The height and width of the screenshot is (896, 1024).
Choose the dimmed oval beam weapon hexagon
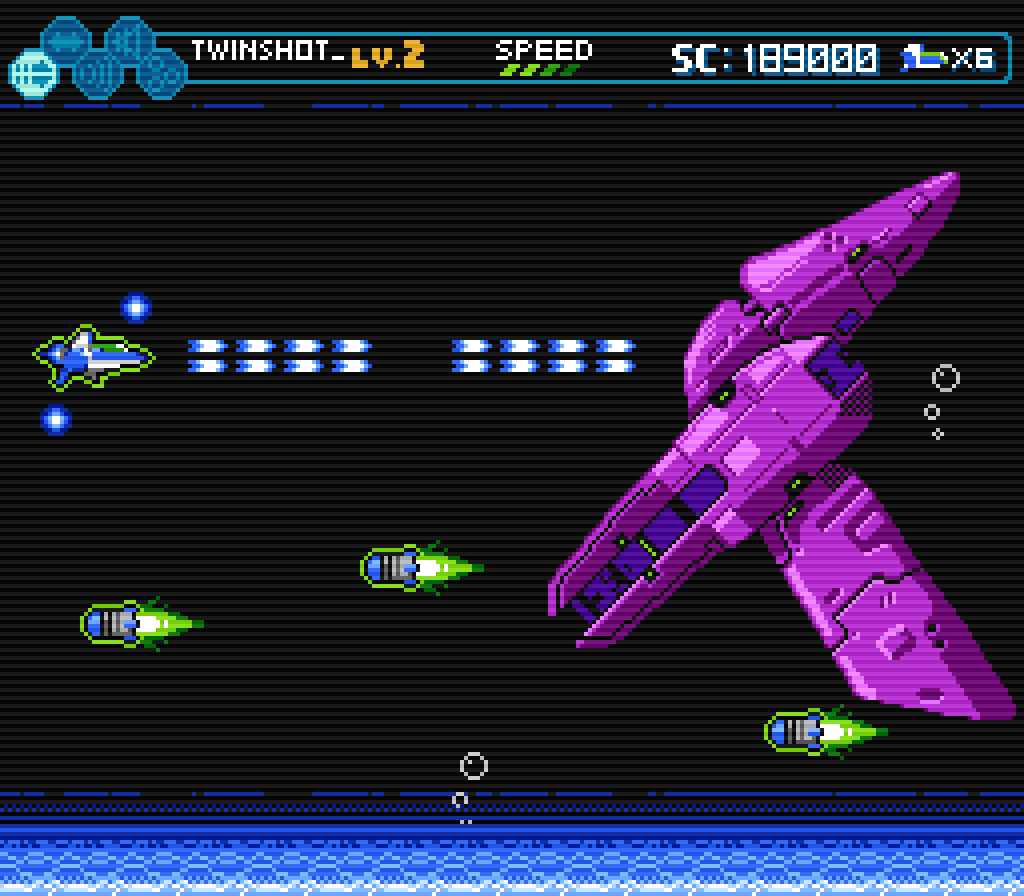pyautogui.click(x=66, y=42)
